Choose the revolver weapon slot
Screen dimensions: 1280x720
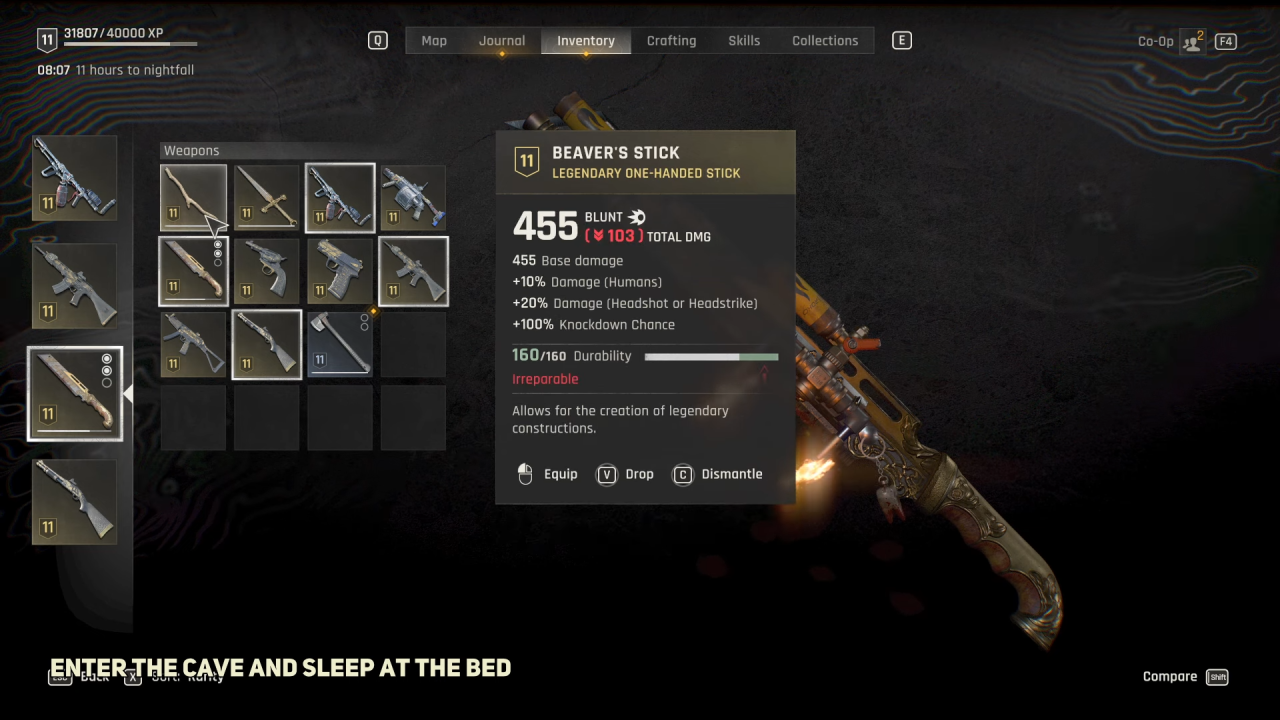tap(267, 271)
